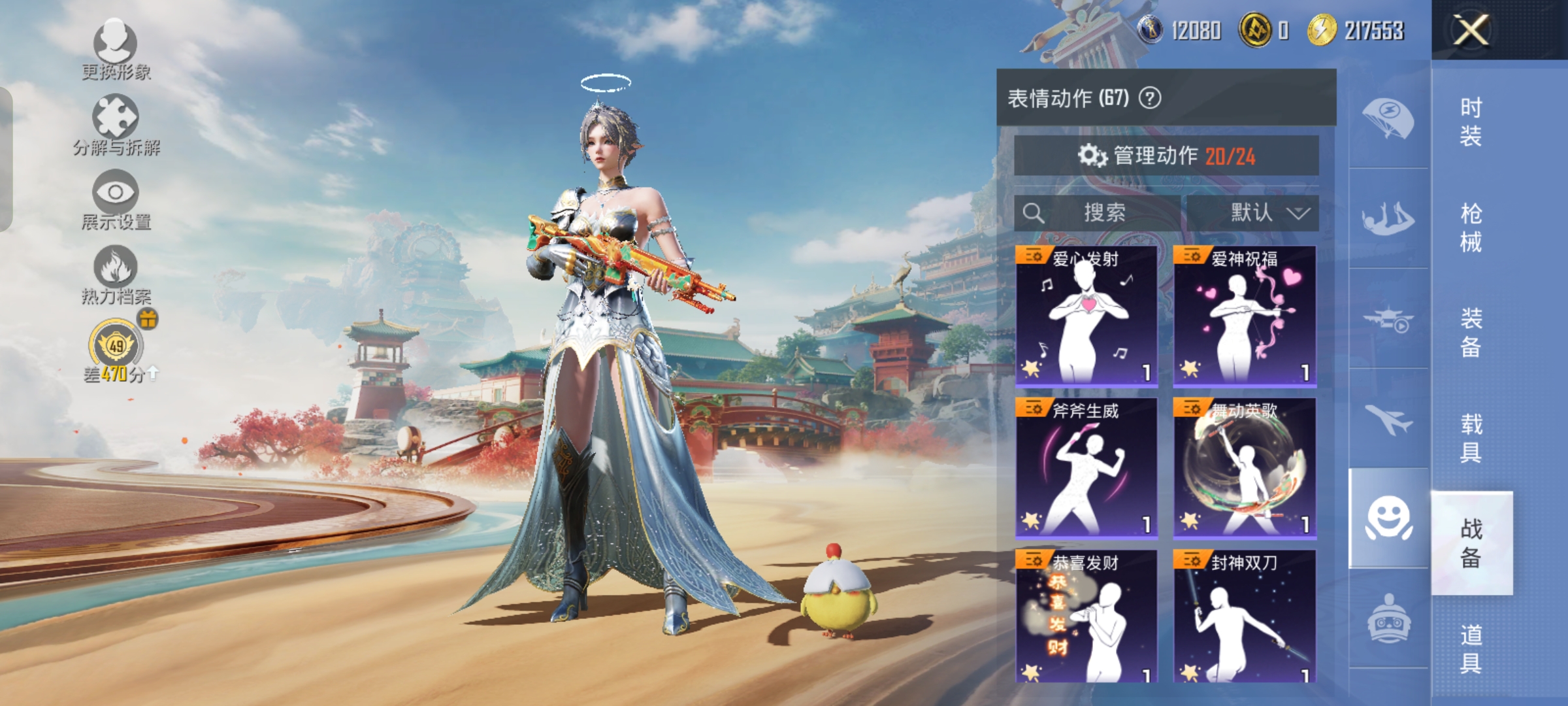Open 更换形象 change appearance
The image size is (1568, 706).
pyautogui.click(x=116, y=49)
